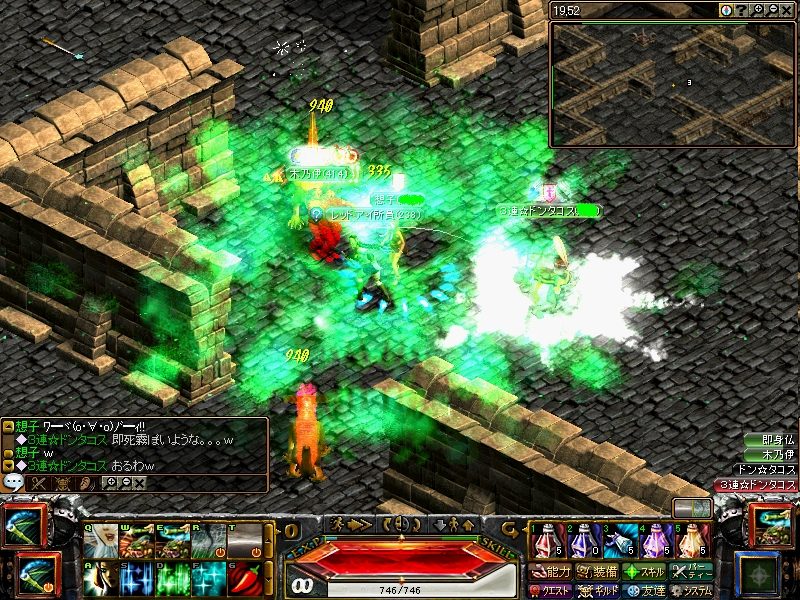Open the 装備 (equipment) menu

(597, 572)
